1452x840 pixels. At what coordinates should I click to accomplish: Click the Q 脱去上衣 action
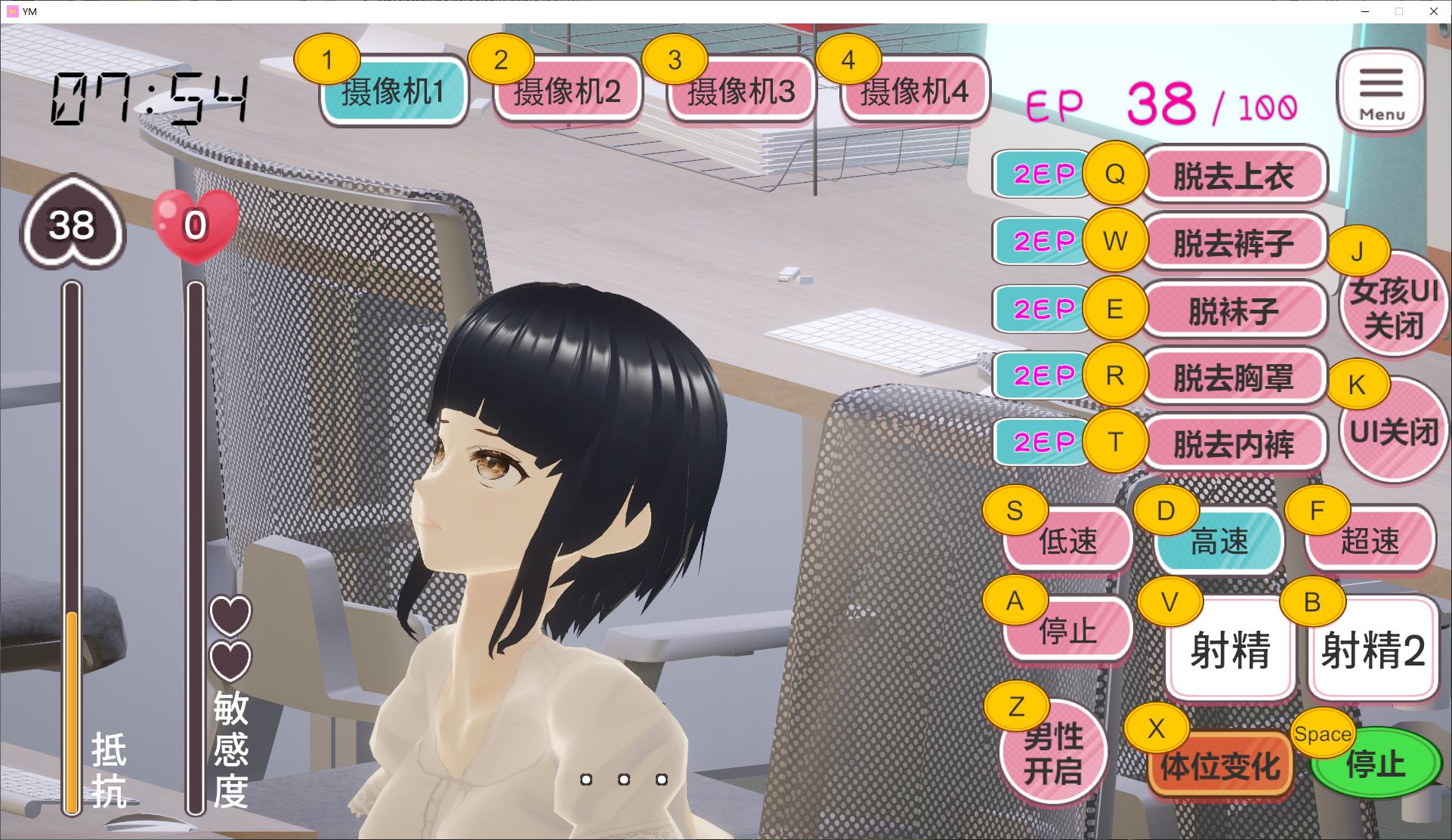[x=1234, y=175]
